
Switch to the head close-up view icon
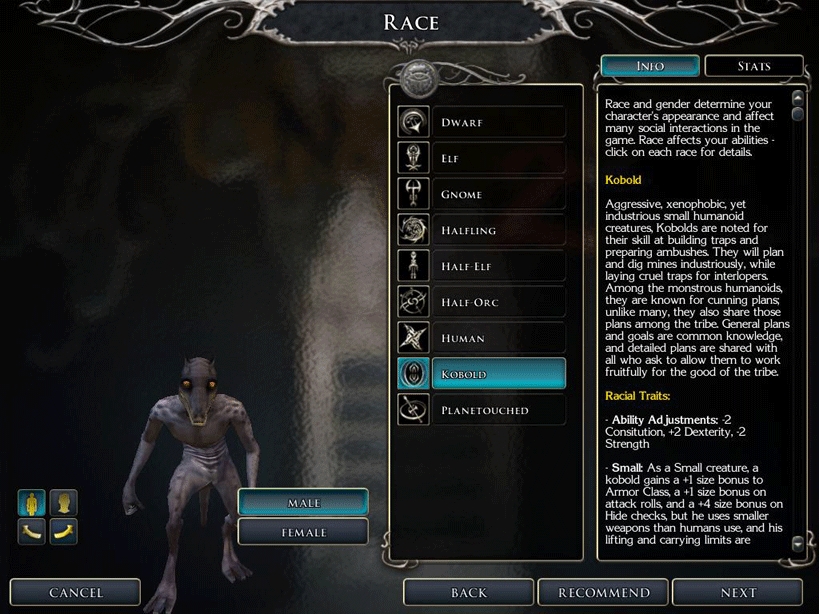pyautogui.click(x=64, y=502)
